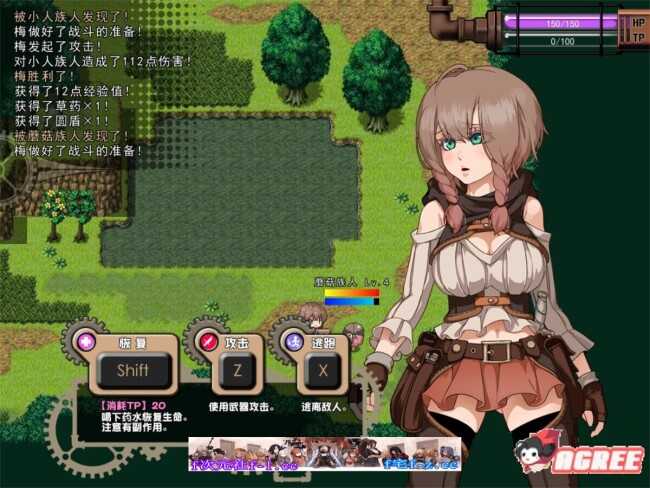Use the 恢复 recovery potion command
Image resolution: width=650 pixels, height=488 pixels.
point(132,369)
